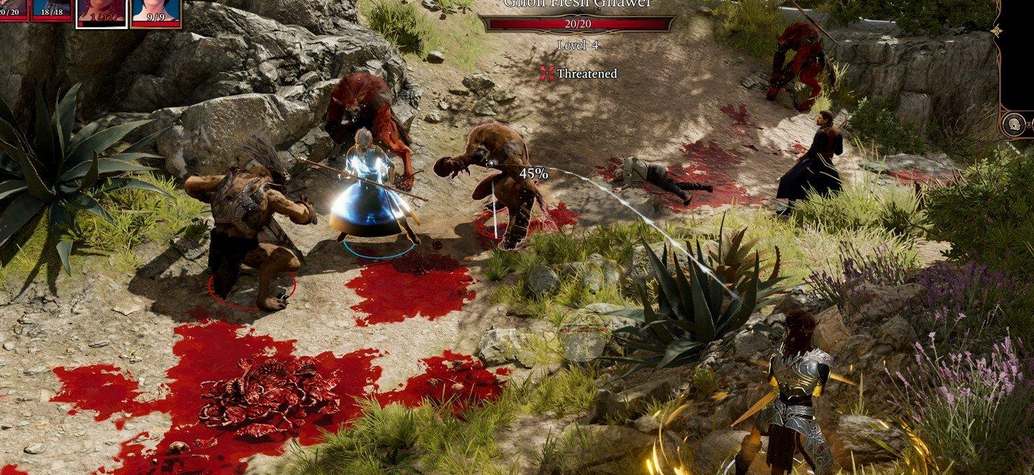
Task: Select the party portrait showing 18/18 health
Action: [51, 9]
